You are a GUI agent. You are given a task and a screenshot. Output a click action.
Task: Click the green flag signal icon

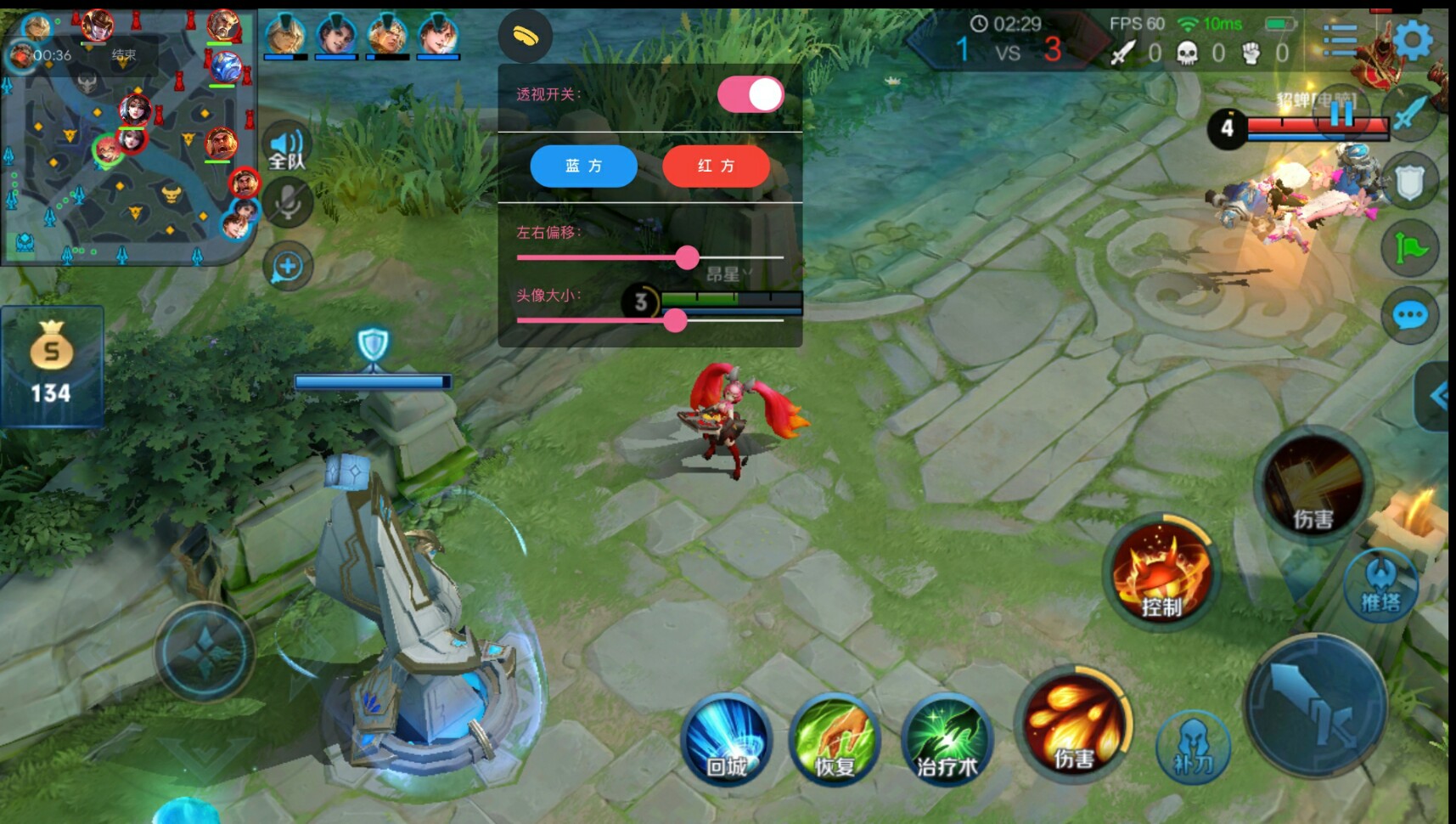(1409, 248)
